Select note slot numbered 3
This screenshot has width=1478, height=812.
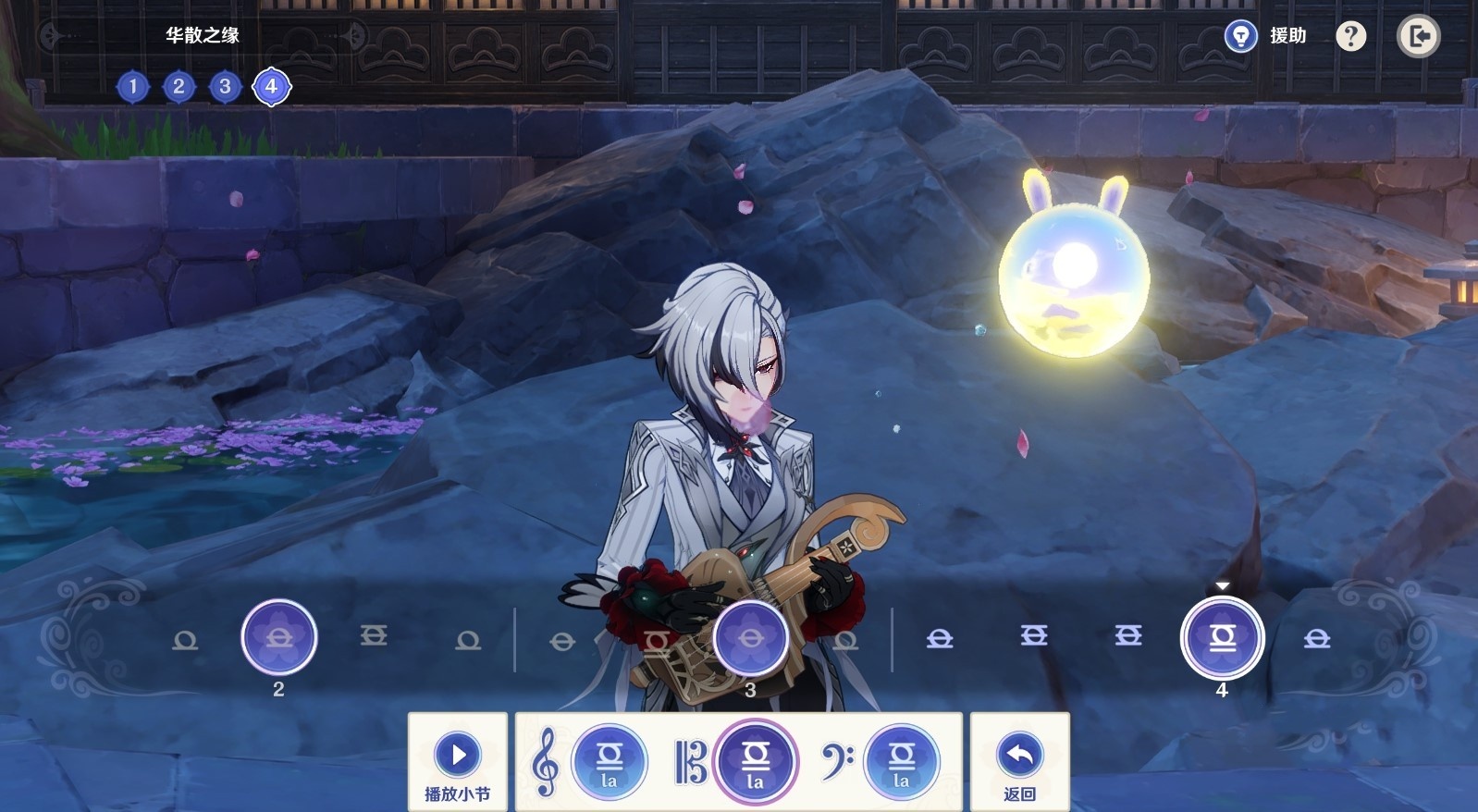750,637
